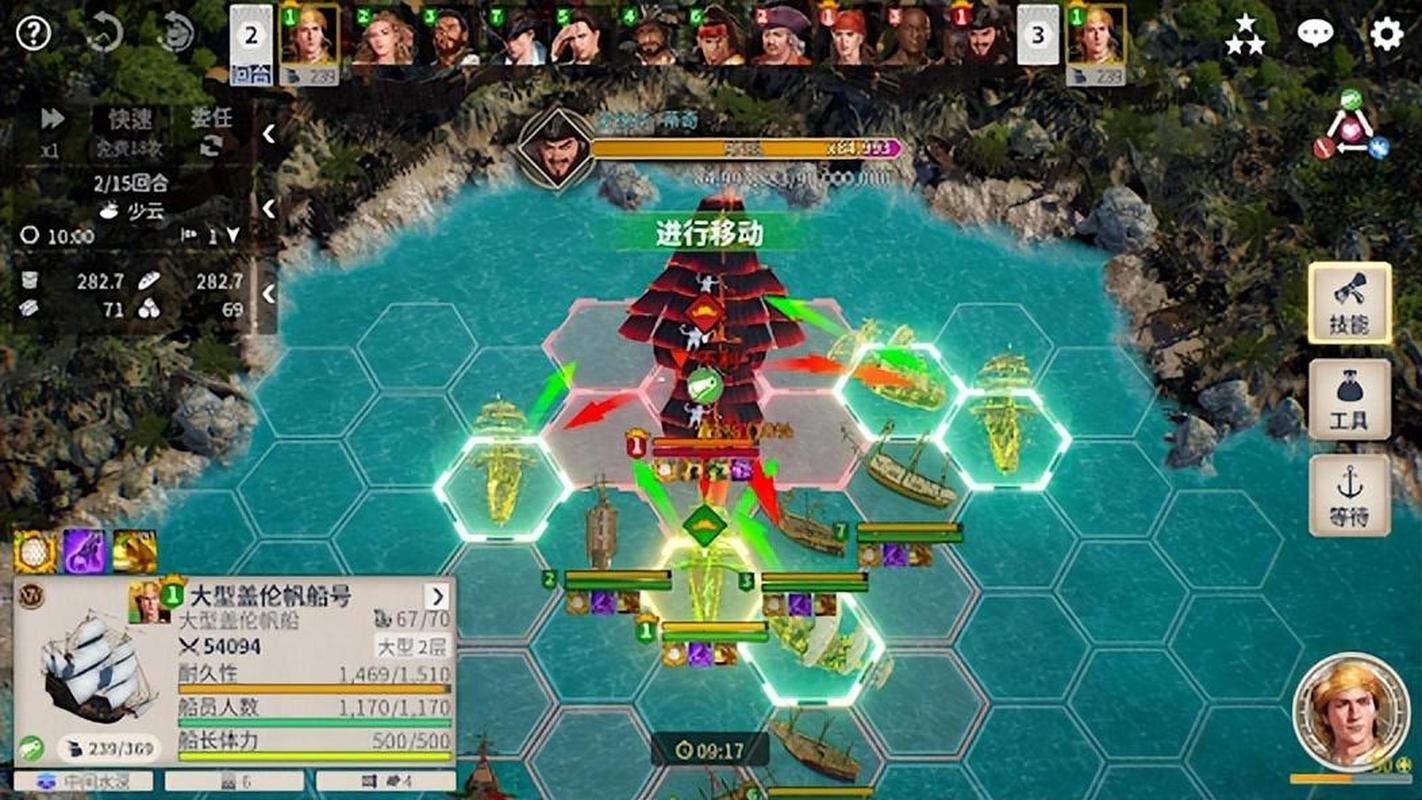Open the chat speech bubble
1422x800 pixels.
(1315, 34)
